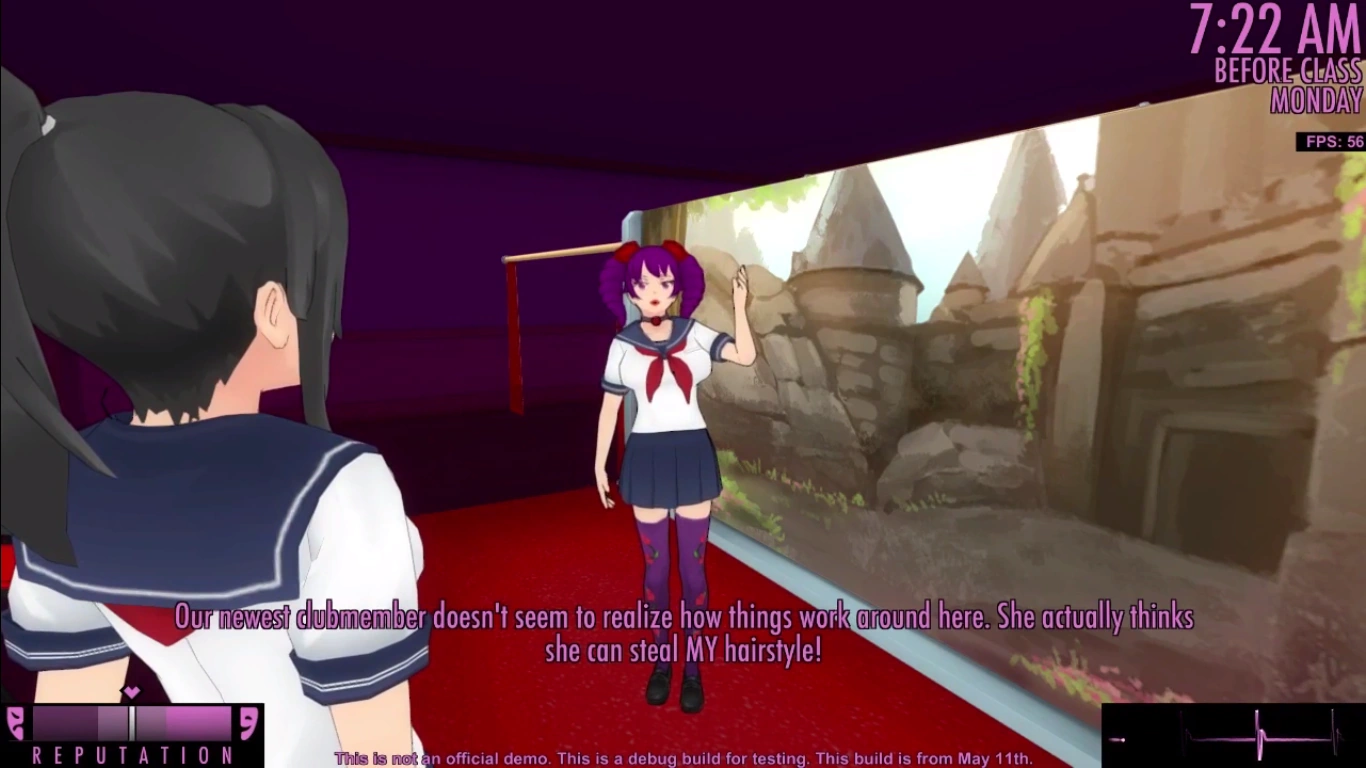Select the right comedy mask icon

(248, 723)
